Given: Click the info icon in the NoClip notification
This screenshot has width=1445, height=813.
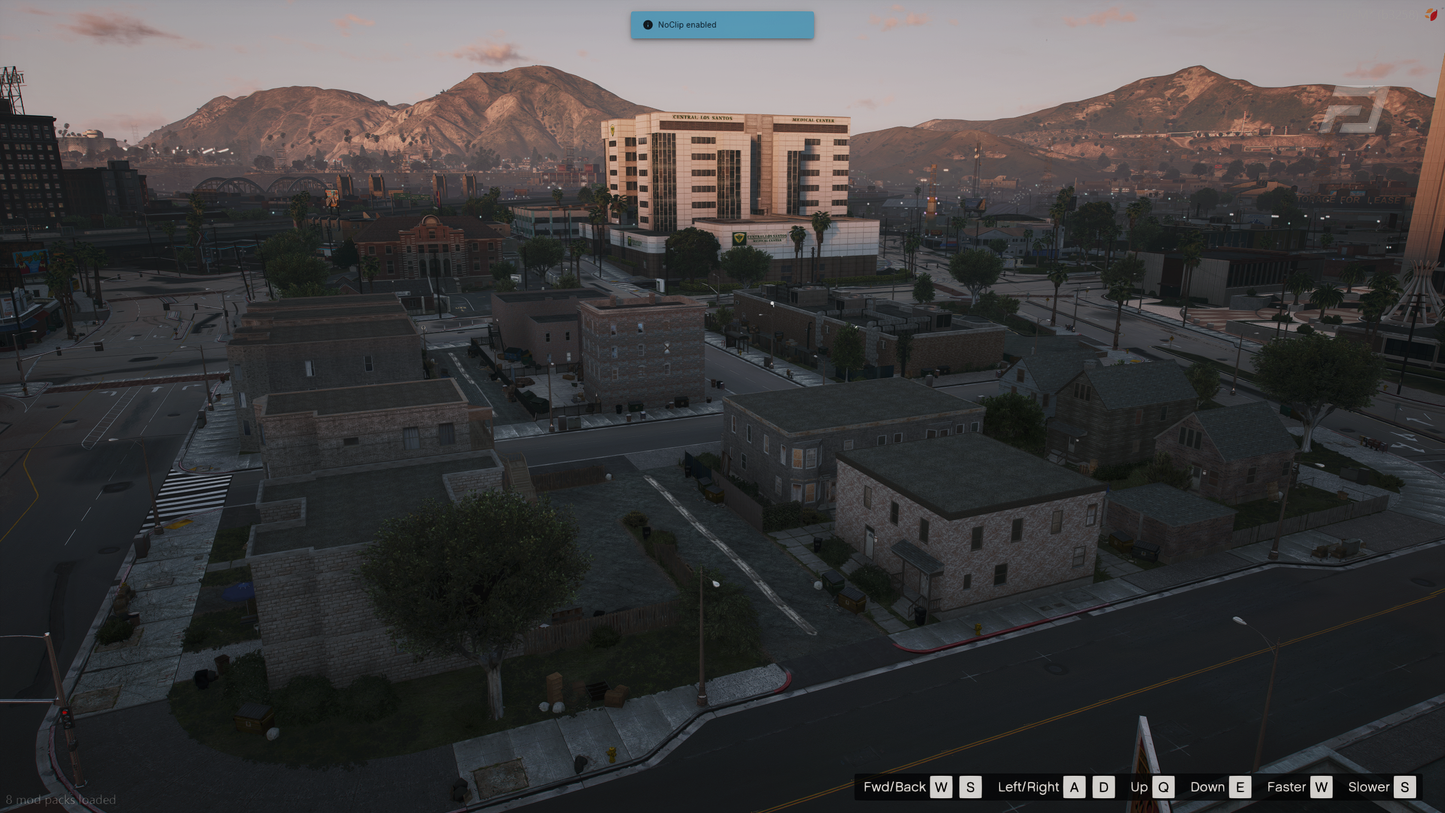Looking at the screenshot, I should 648,24.
